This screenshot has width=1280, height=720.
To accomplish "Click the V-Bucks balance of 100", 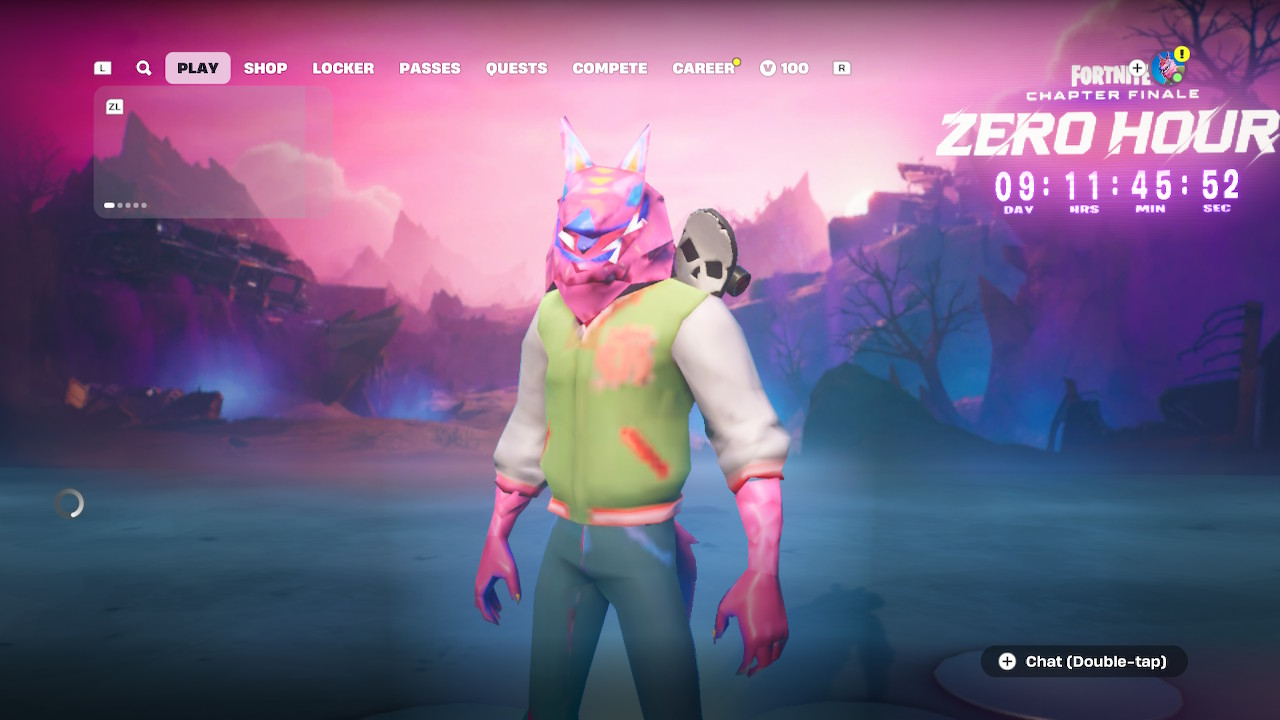I will pos(784,68).
